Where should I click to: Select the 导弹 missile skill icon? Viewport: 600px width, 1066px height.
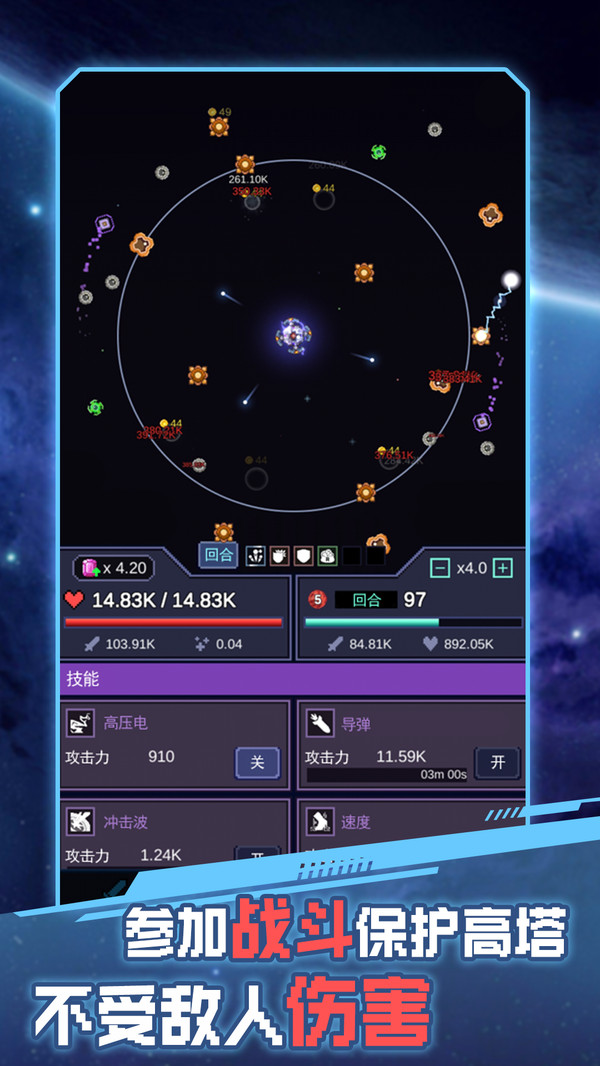(x=320, y=723)
